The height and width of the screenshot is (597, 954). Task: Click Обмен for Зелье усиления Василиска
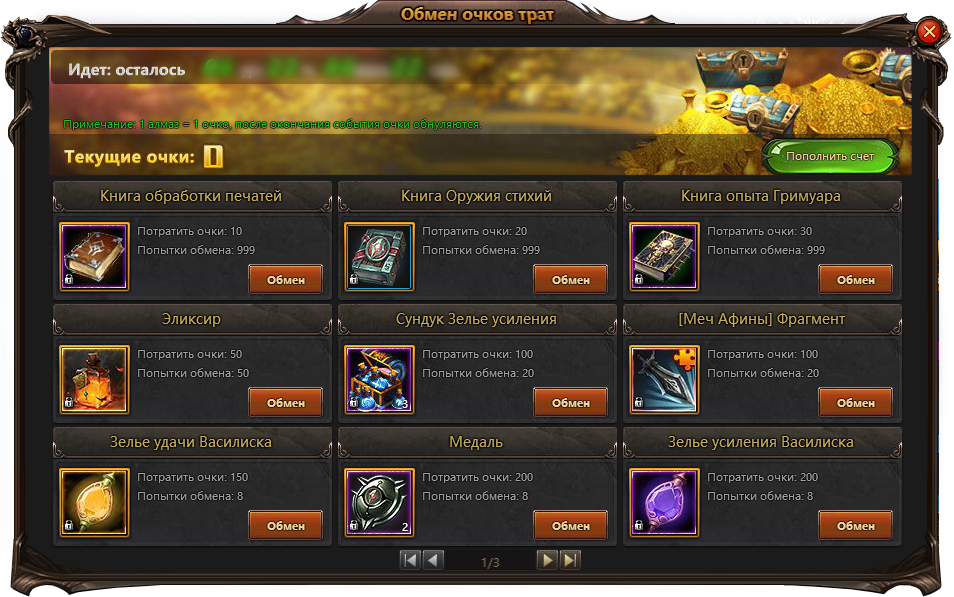point(855,525)
